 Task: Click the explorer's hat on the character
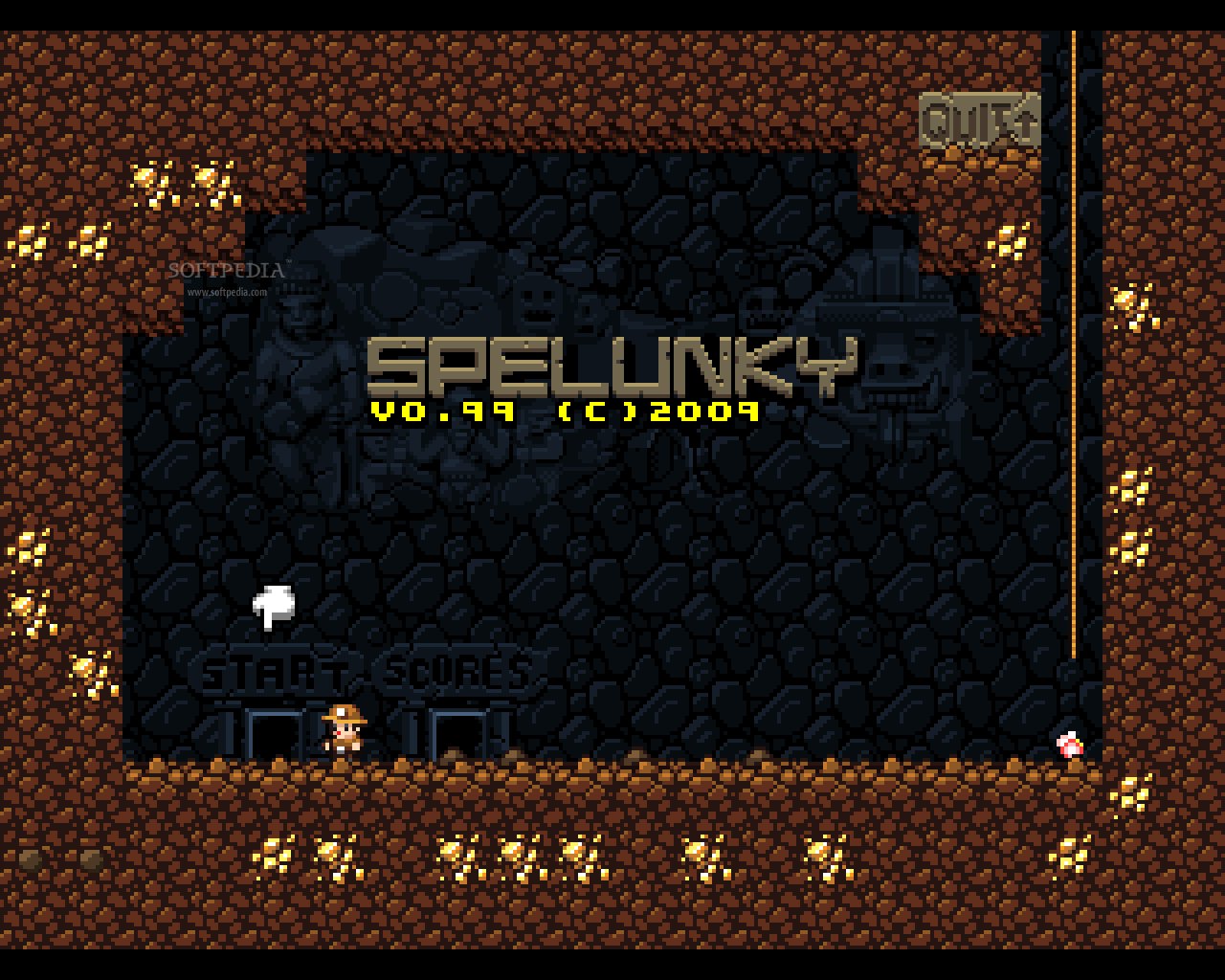pos(346,716)
